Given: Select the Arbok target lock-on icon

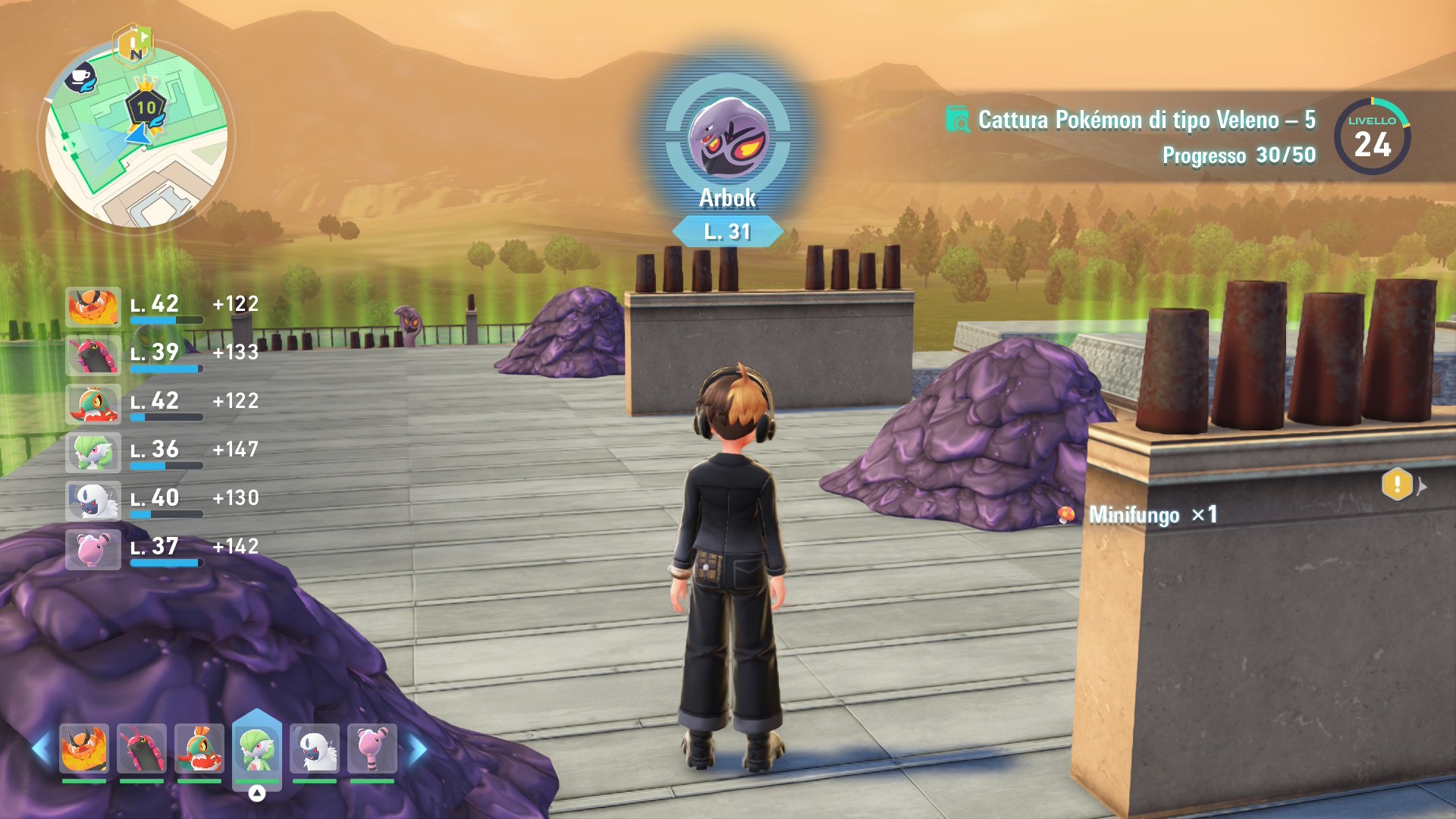Looking at the screenshot, I should (727, 136).
